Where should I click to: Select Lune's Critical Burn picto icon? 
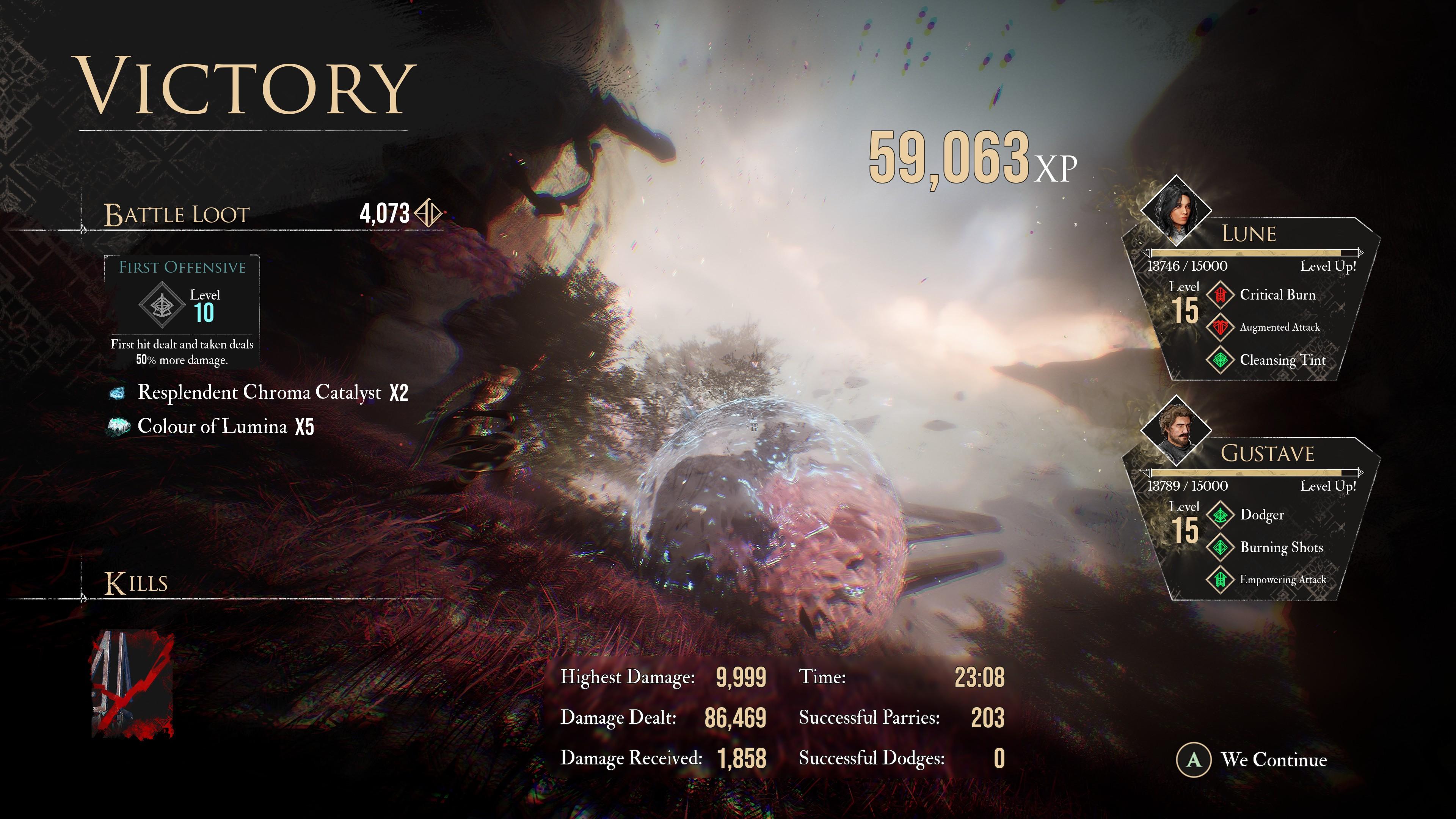(1220, 295)
